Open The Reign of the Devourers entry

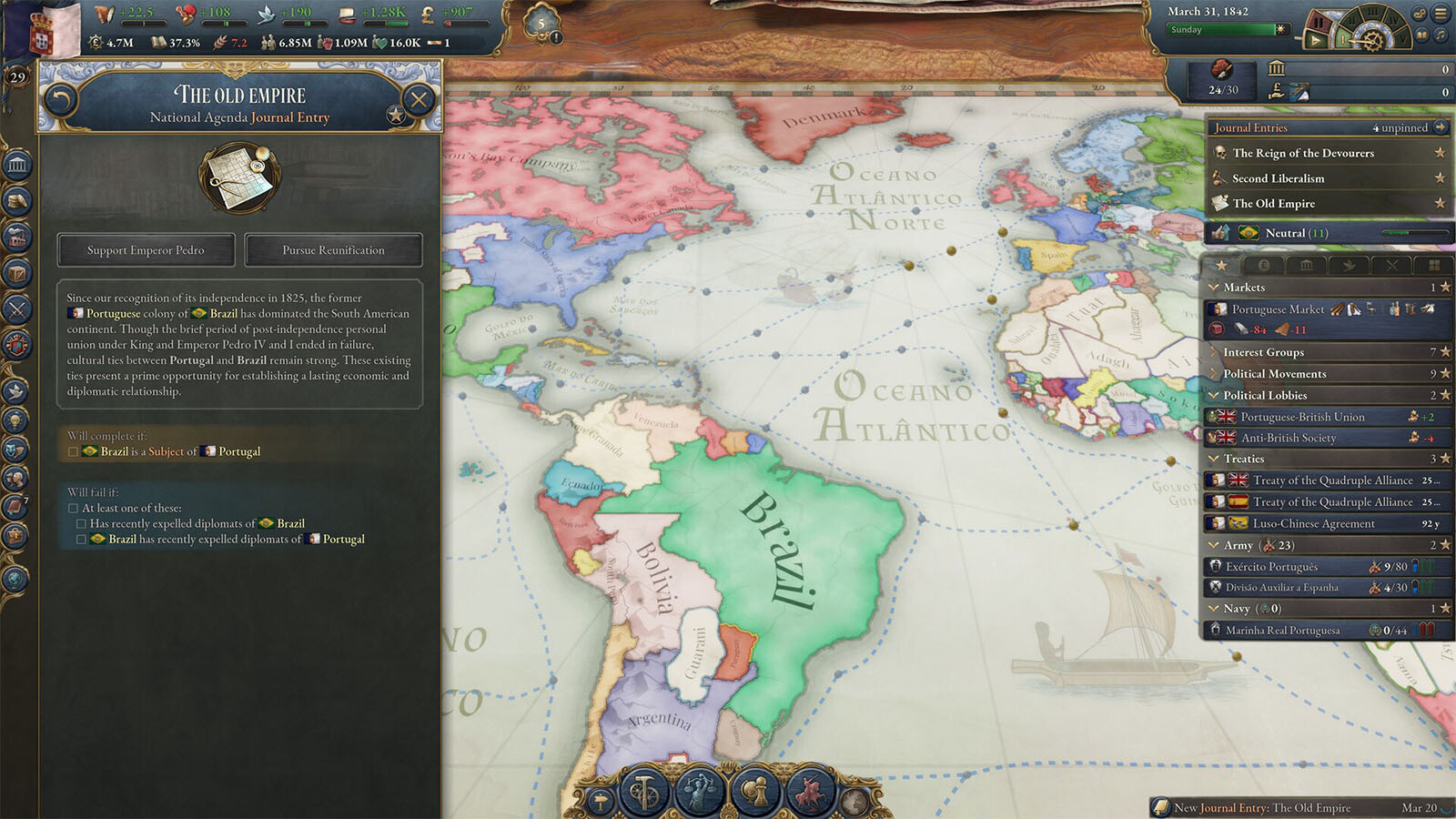coord(1303,153)
